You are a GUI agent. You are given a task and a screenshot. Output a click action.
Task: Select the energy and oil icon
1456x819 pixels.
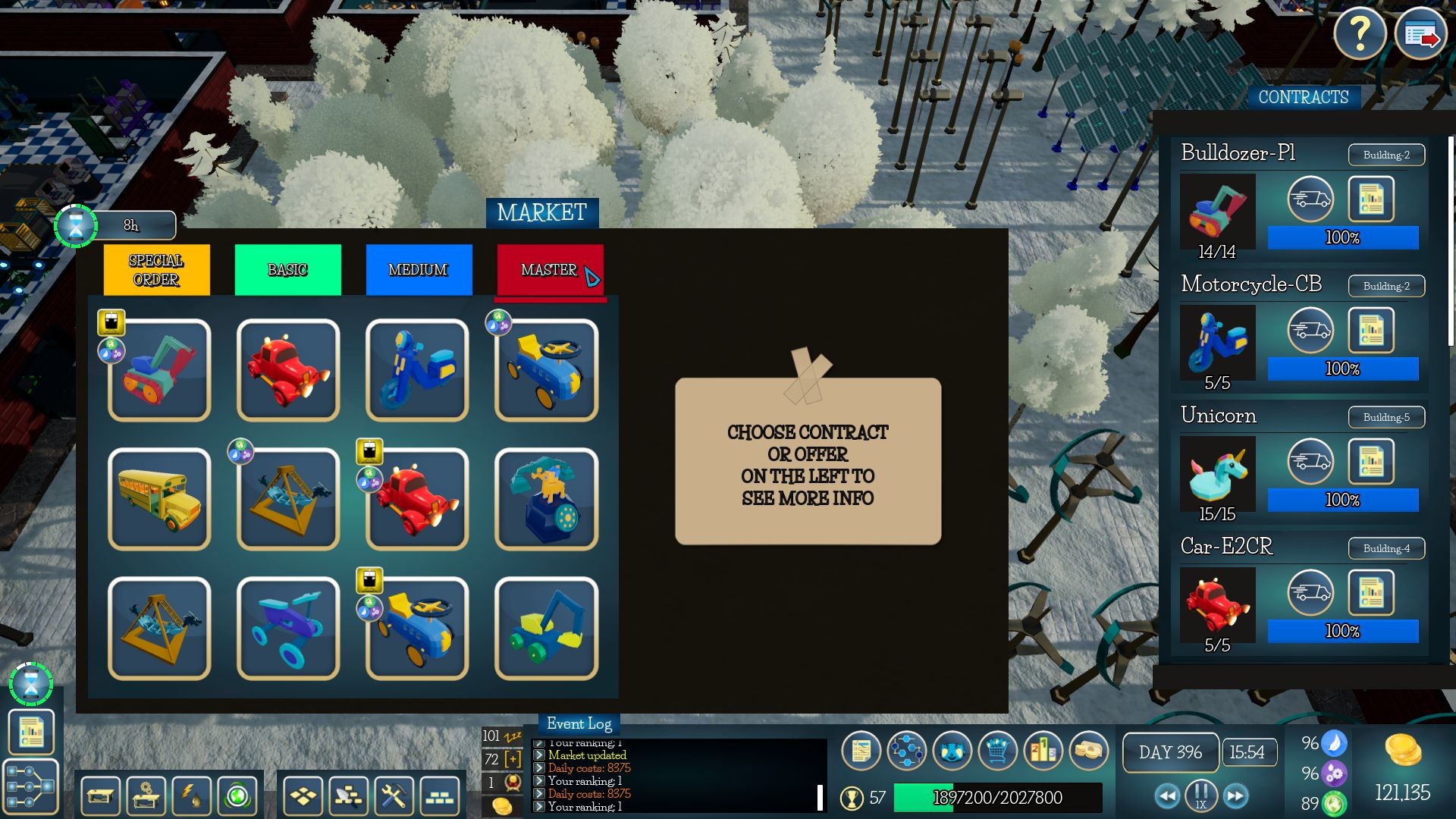[x=191, y=796]
